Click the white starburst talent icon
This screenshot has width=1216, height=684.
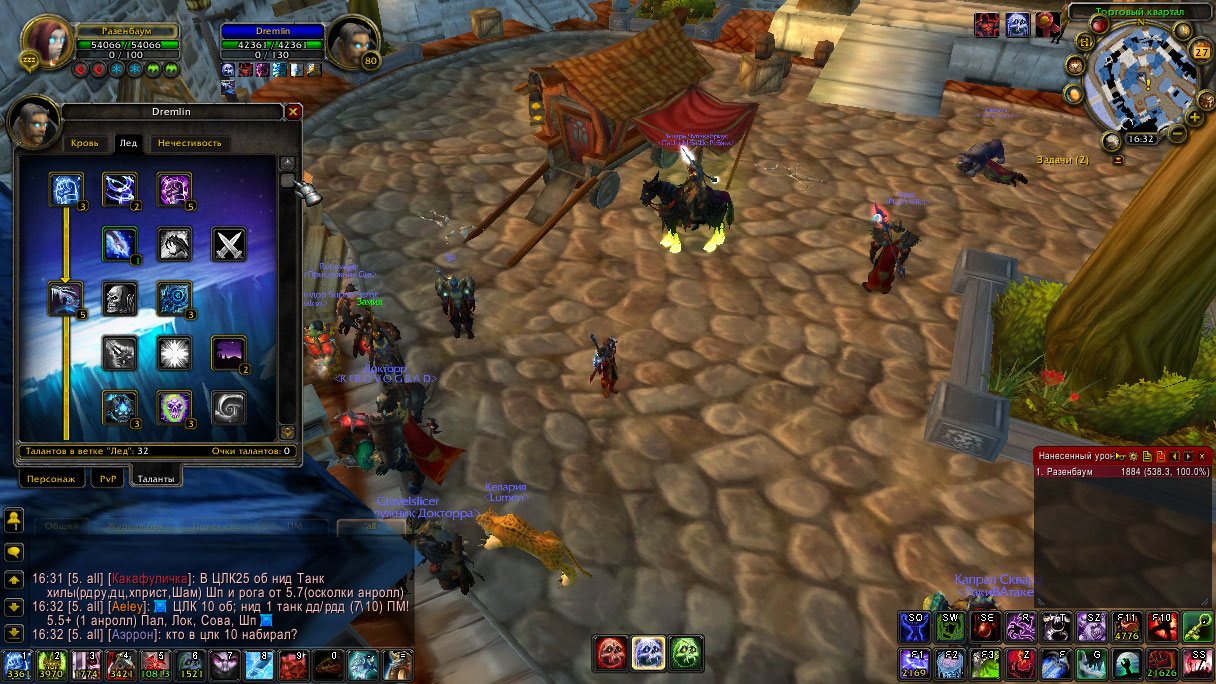[174, 352]
